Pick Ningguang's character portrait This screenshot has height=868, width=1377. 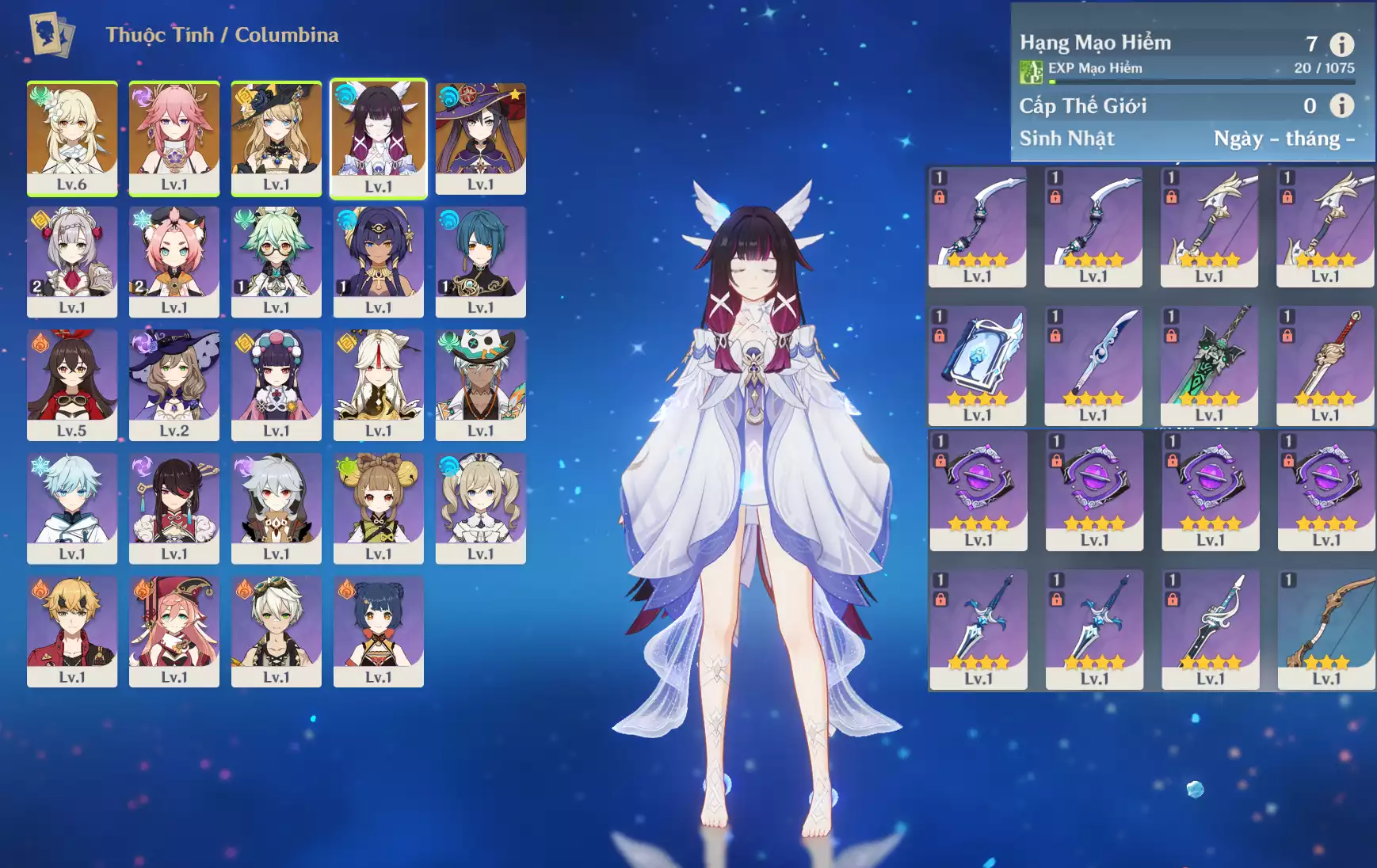379,384
